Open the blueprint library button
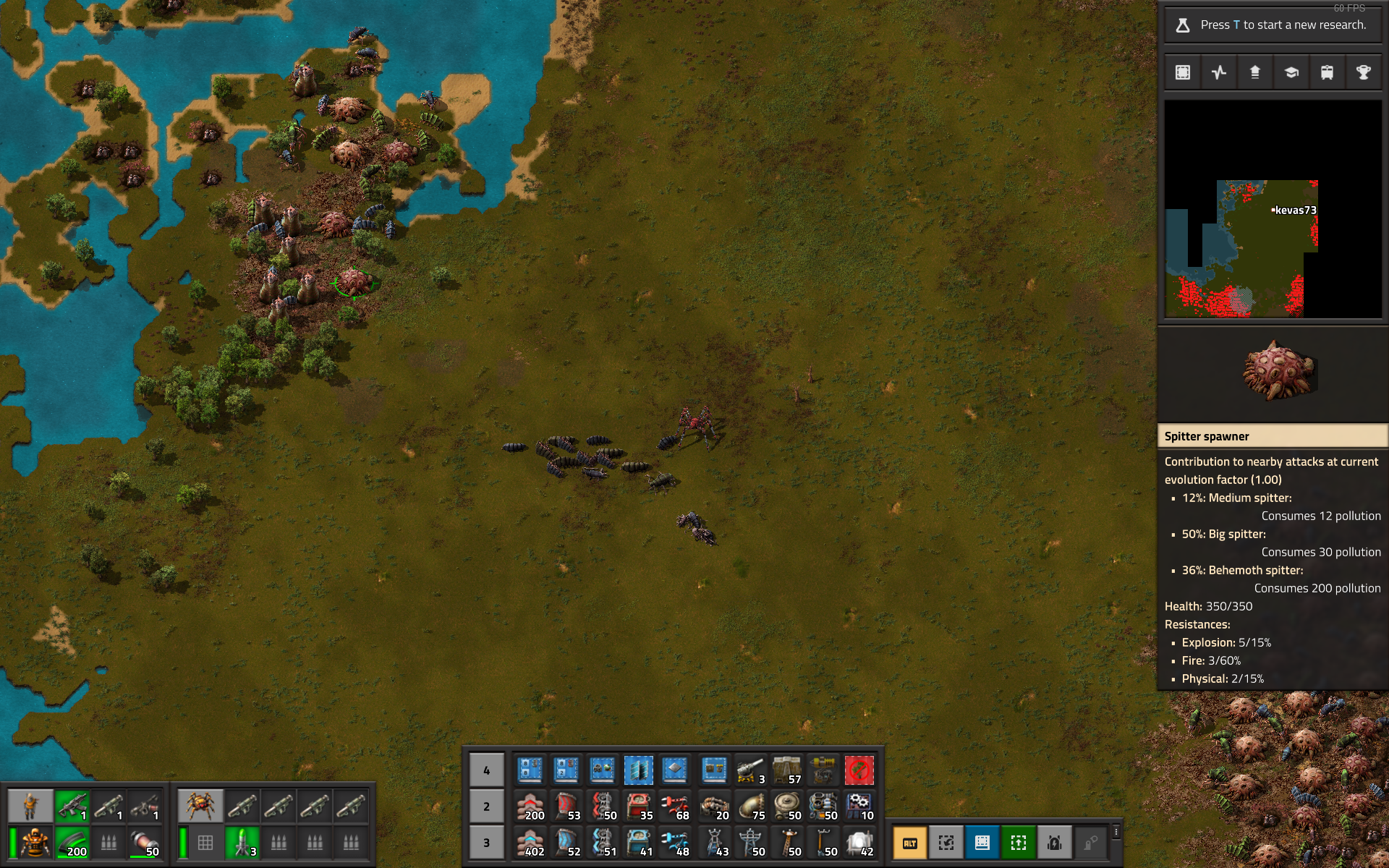 [1183, 72]
